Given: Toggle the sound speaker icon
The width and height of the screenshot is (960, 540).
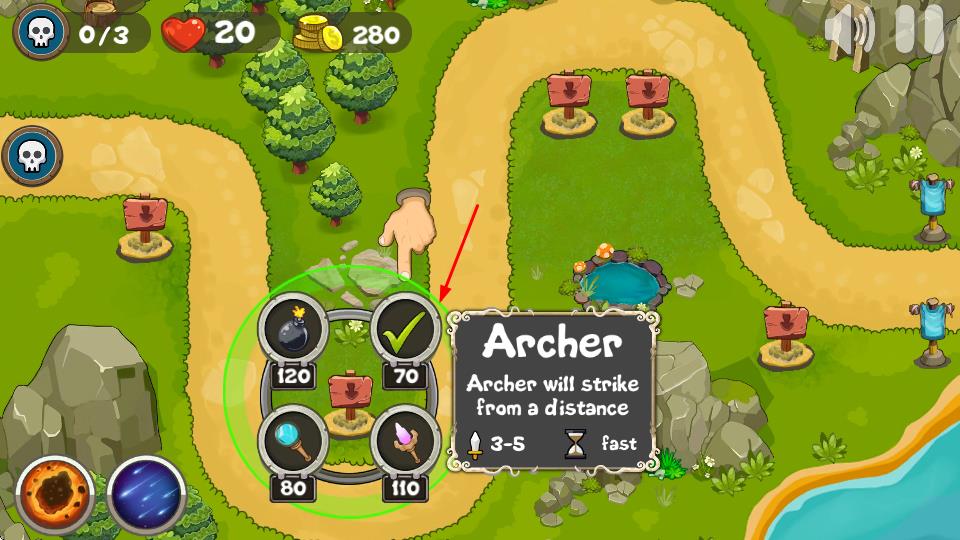Looking at the screenshot, I should click(x=849, y=31).
